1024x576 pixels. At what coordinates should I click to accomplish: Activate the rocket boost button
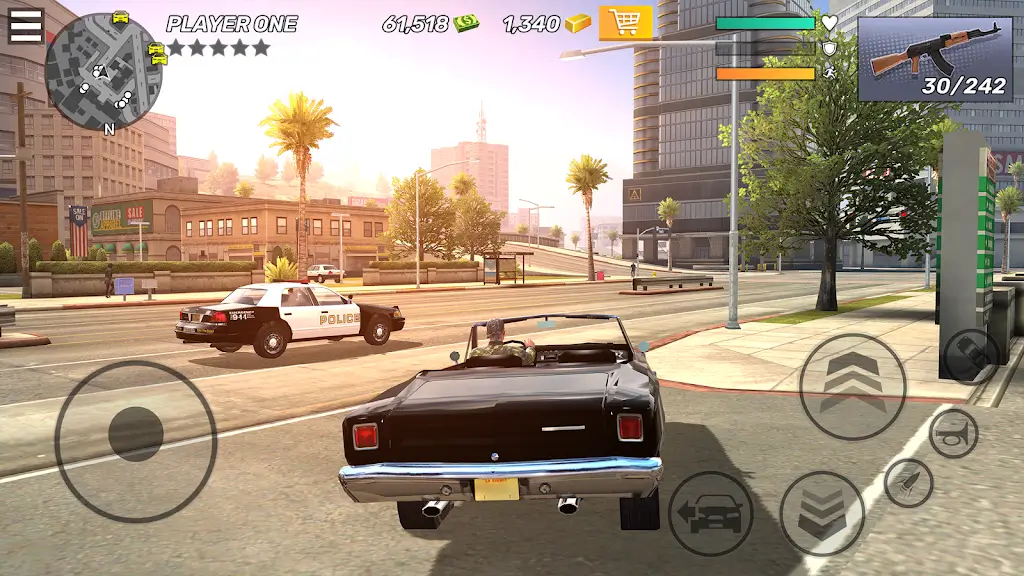(908, 483)
